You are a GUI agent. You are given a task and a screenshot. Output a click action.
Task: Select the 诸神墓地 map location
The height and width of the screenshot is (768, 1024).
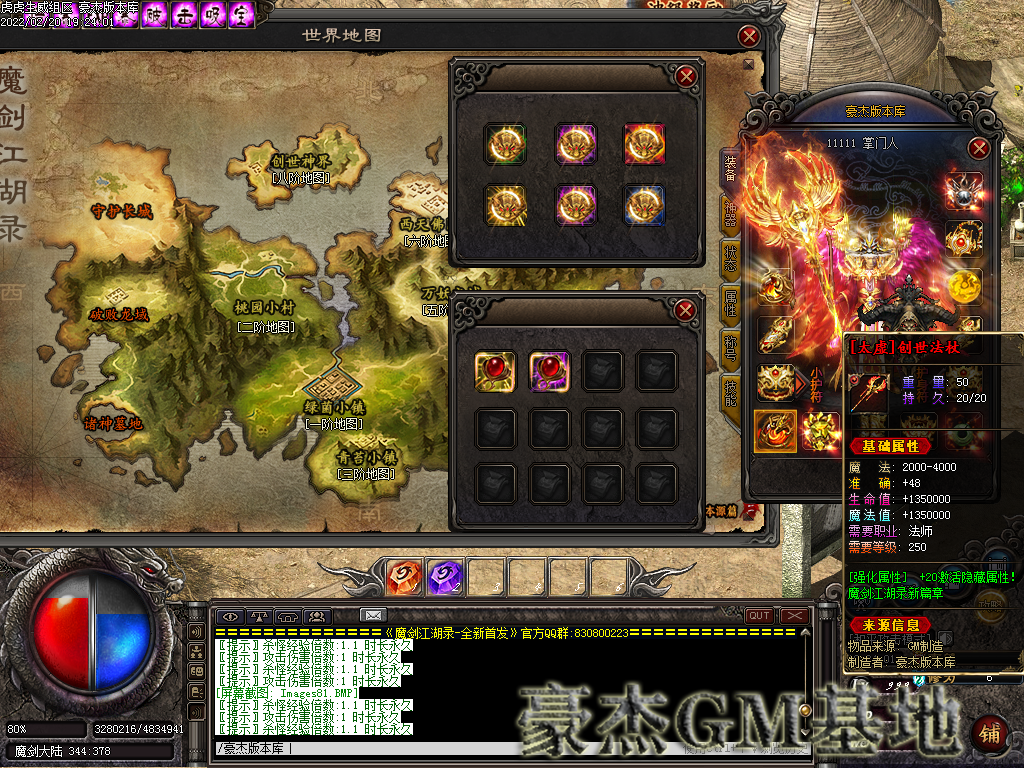113,423
